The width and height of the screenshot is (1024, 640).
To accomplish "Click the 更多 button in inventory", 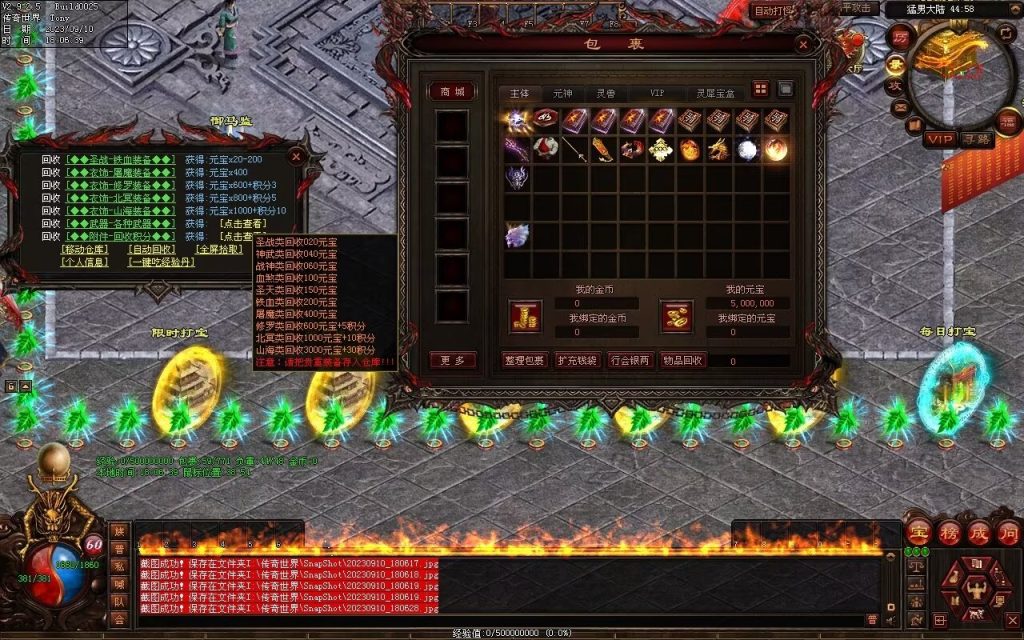I will tap(452, 360).
